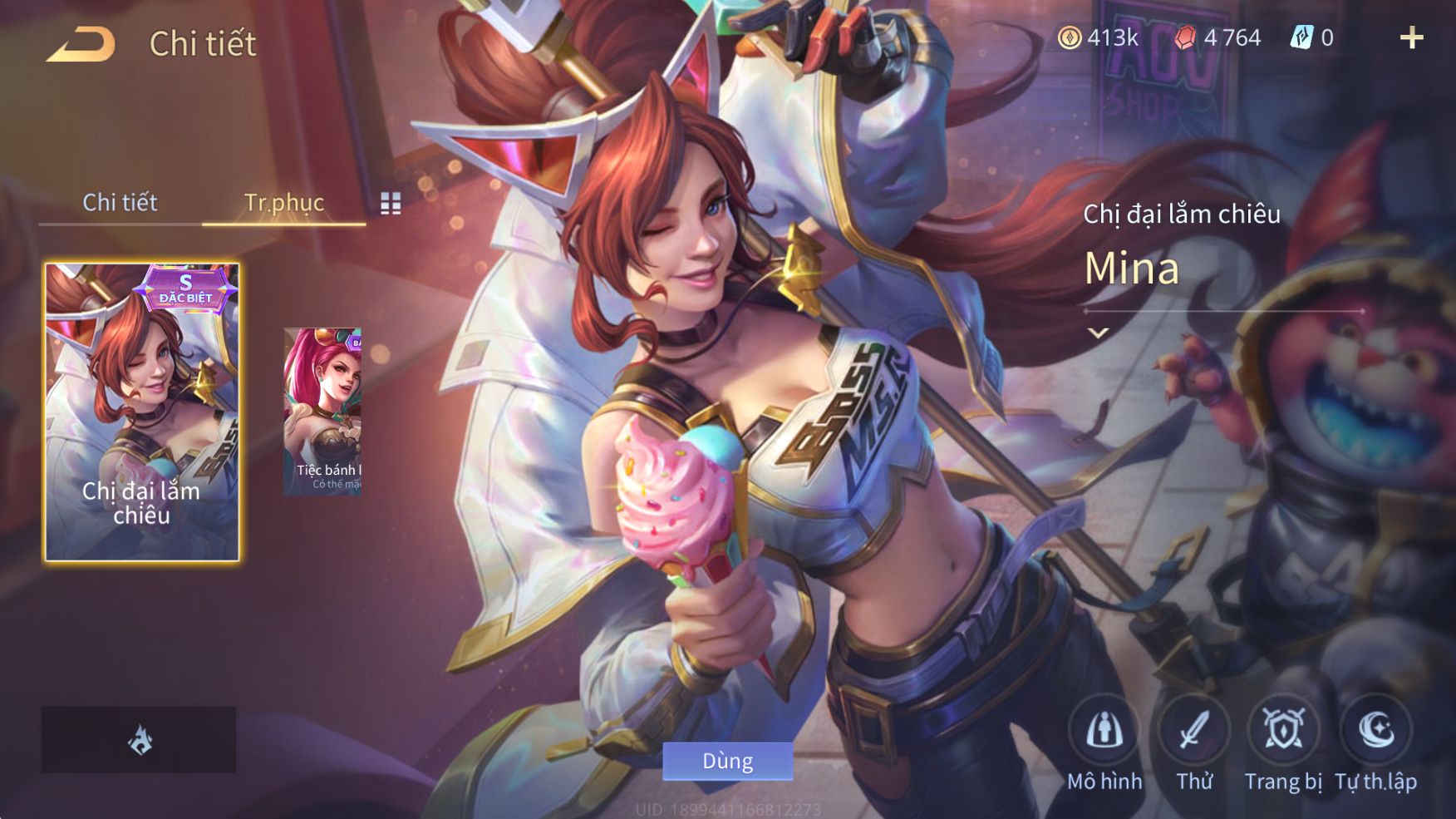
Task: Select the Tr.phục tab
Action: click(283, 202)
